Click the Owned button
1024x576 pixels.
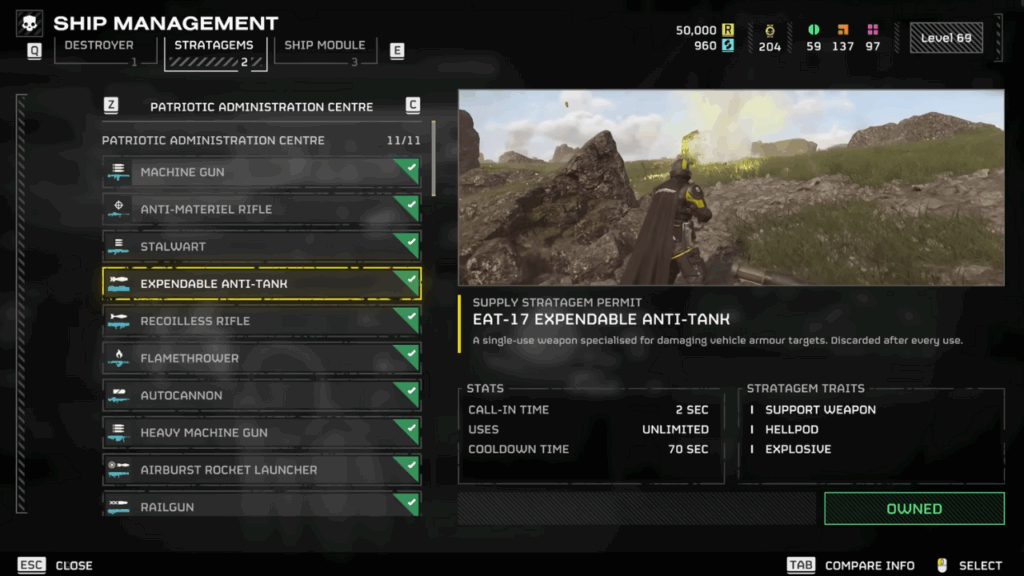(914, 508)
